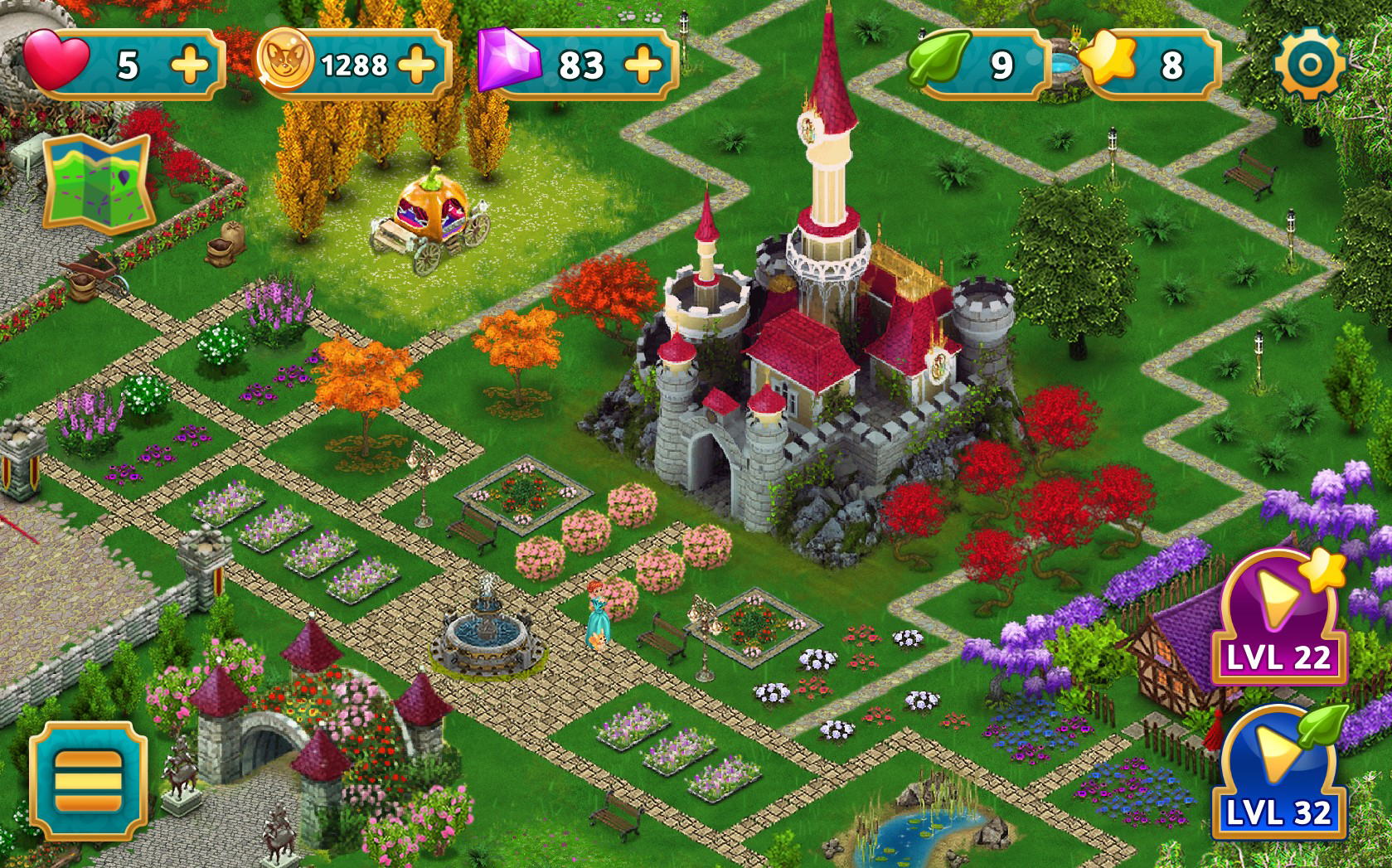
Task: Play star level LVL 22
Action: (1278, 618)
